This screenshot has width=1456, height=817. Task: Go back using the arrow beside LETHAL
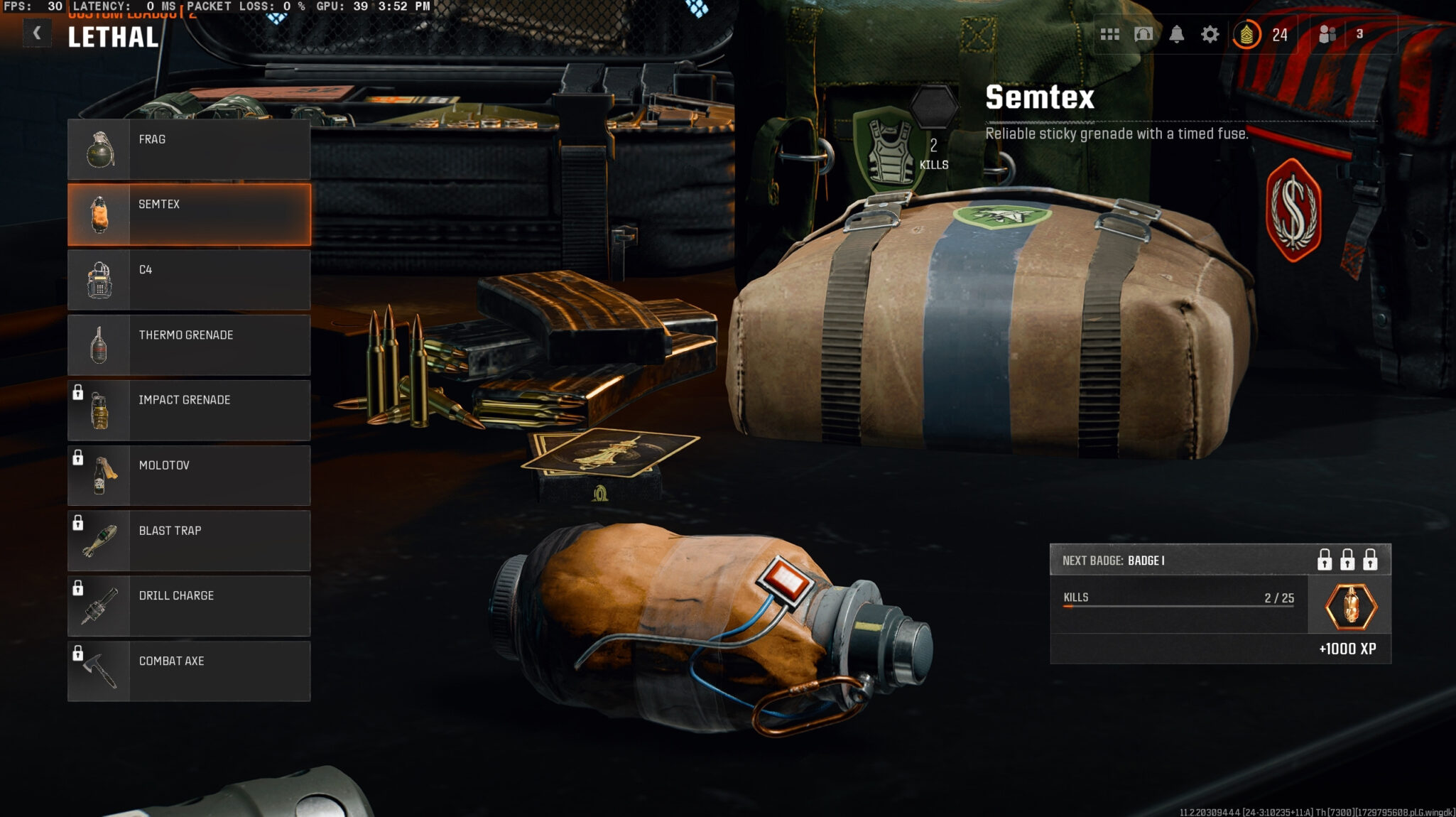point(37,33)
